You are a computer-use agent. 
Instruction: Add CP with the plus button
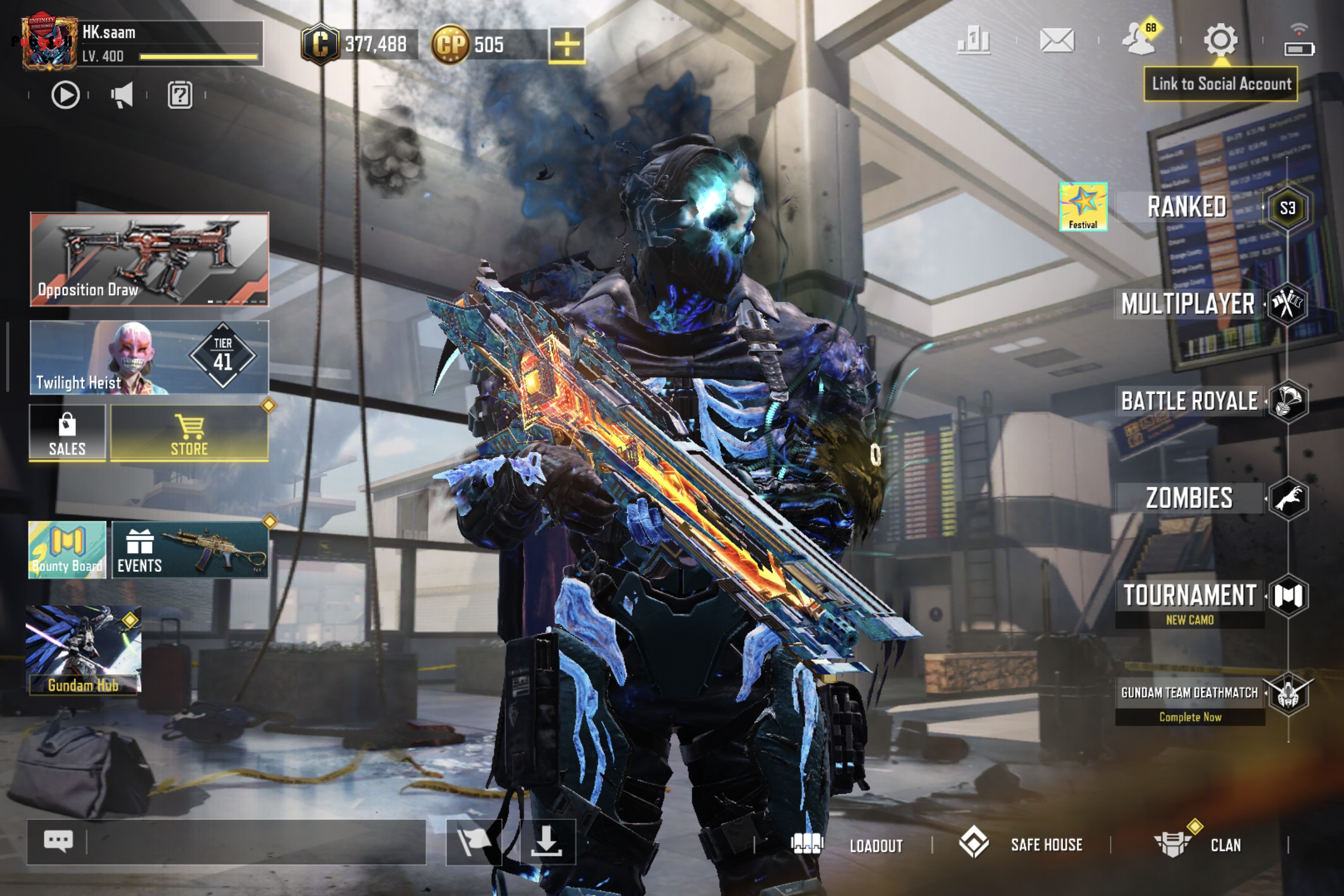(x=566, y=45)
